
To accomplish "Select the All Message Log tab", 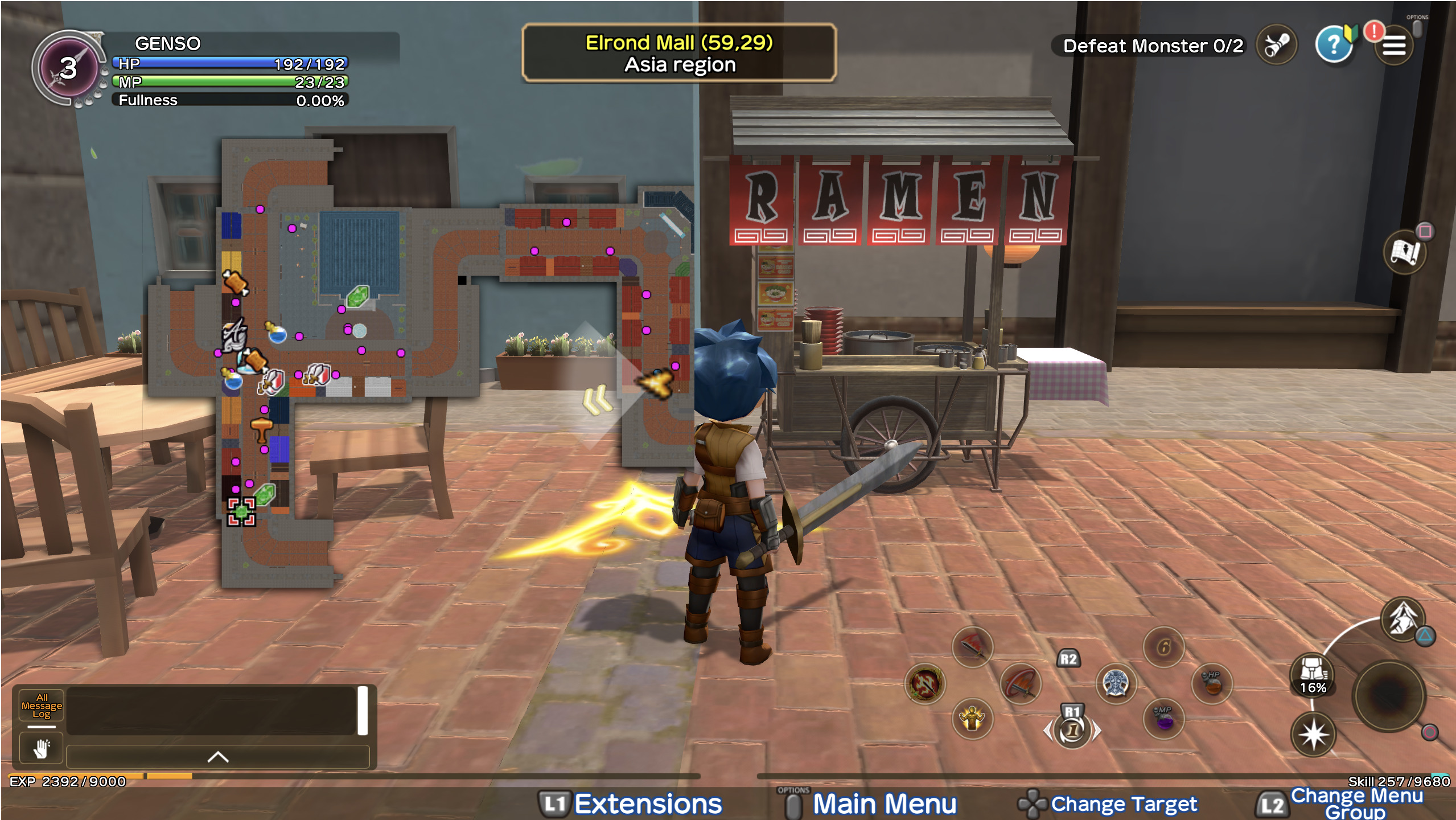I will 42,706.
